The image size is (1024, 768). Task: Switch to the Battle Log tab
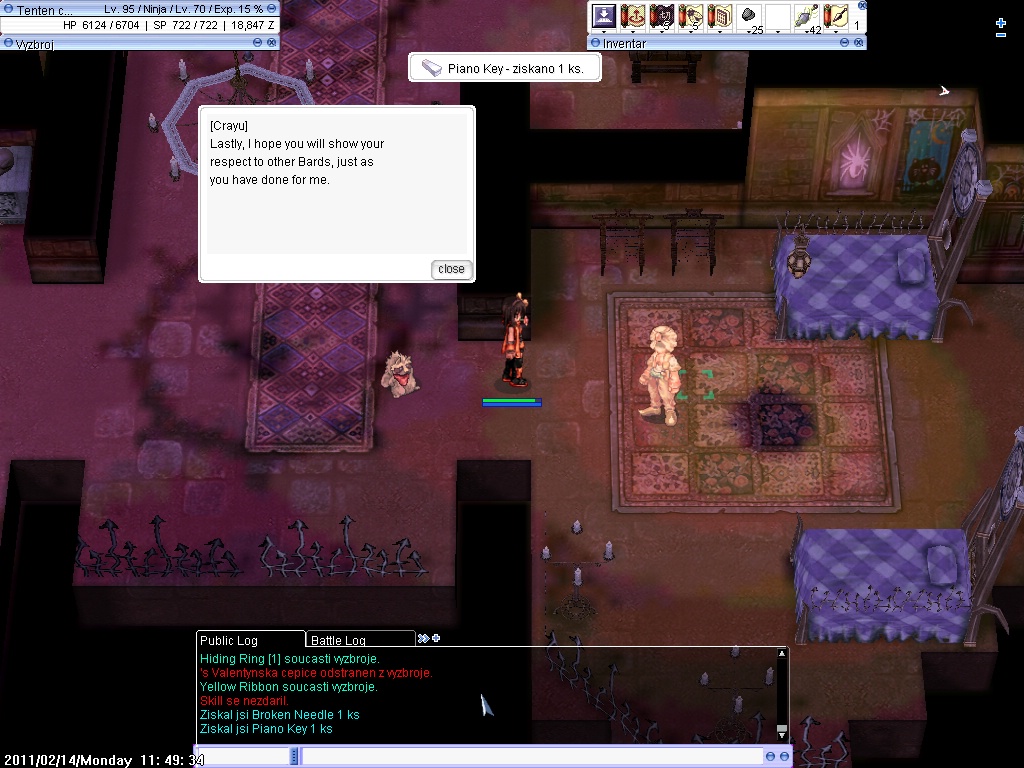(x=338, y=640)
